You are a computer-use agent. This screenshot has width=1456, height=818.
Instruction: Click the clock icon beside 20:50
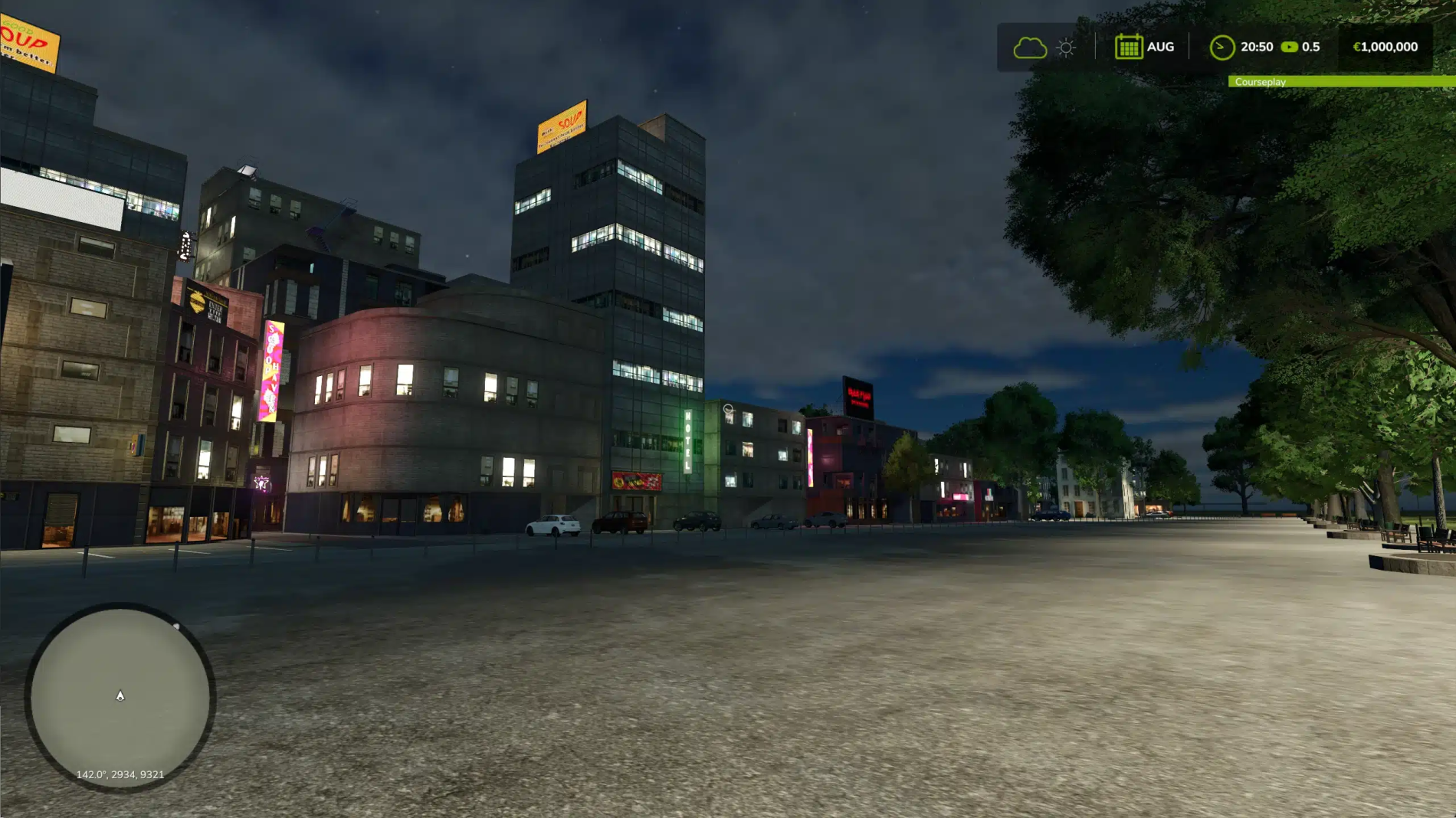[x=1222, y=47]
